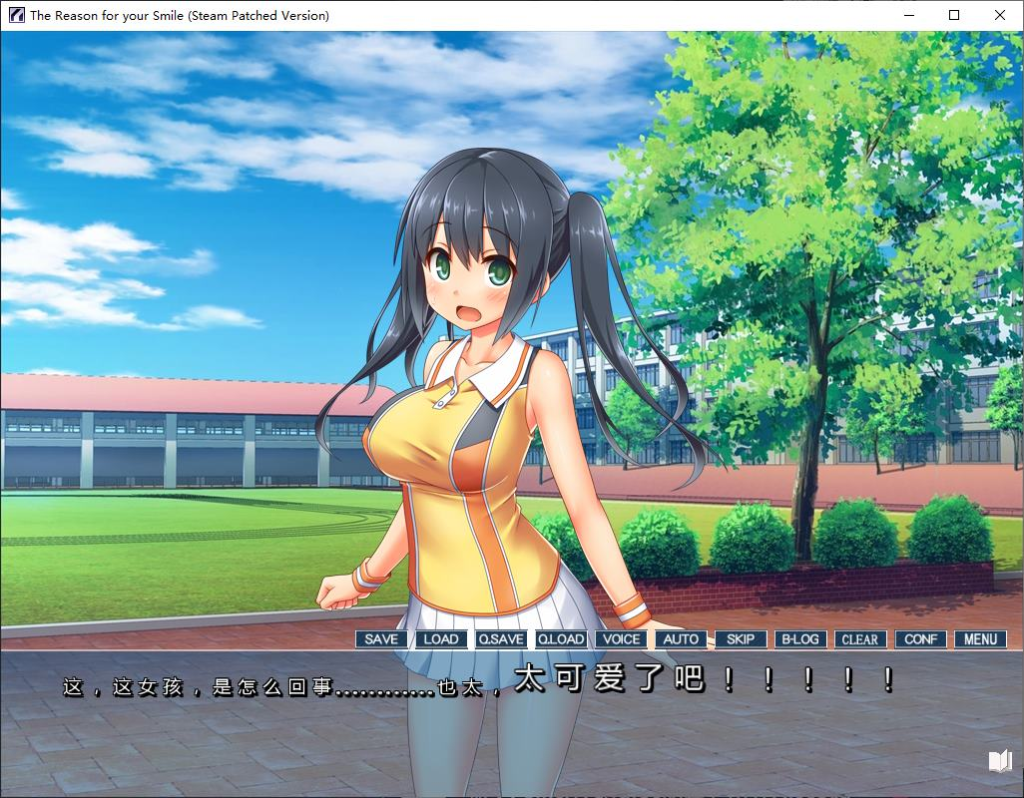Open the LOAD screen
This screenshot has height=798, width=1024.
coord(440,639)
